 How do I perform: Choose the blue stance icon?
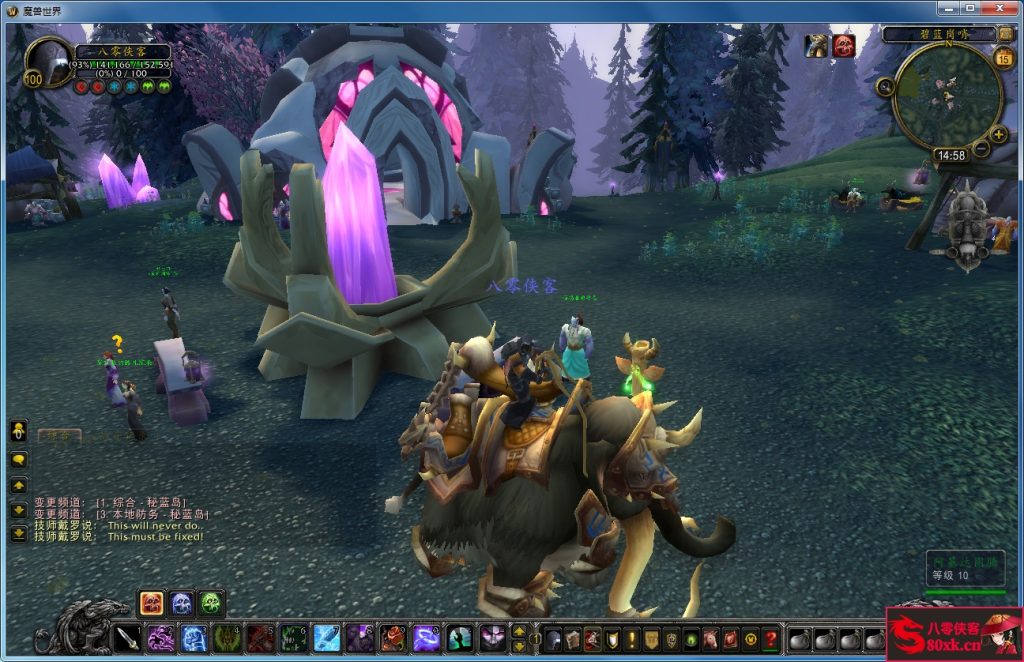(x=181, y=603)
